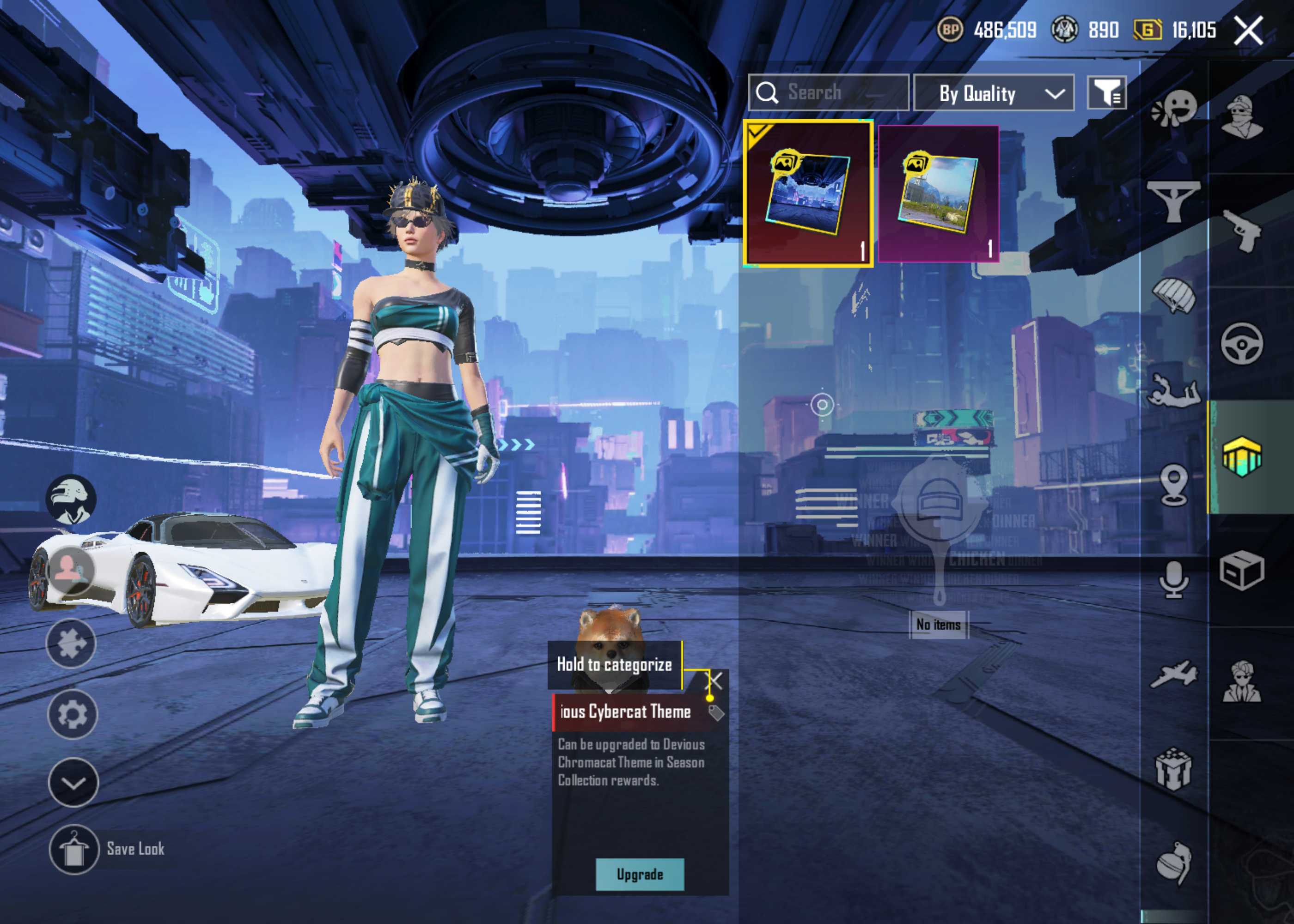Select the daytime landscape lobby theme tile
Viewport: 1294px width, 924px height.
938,194
